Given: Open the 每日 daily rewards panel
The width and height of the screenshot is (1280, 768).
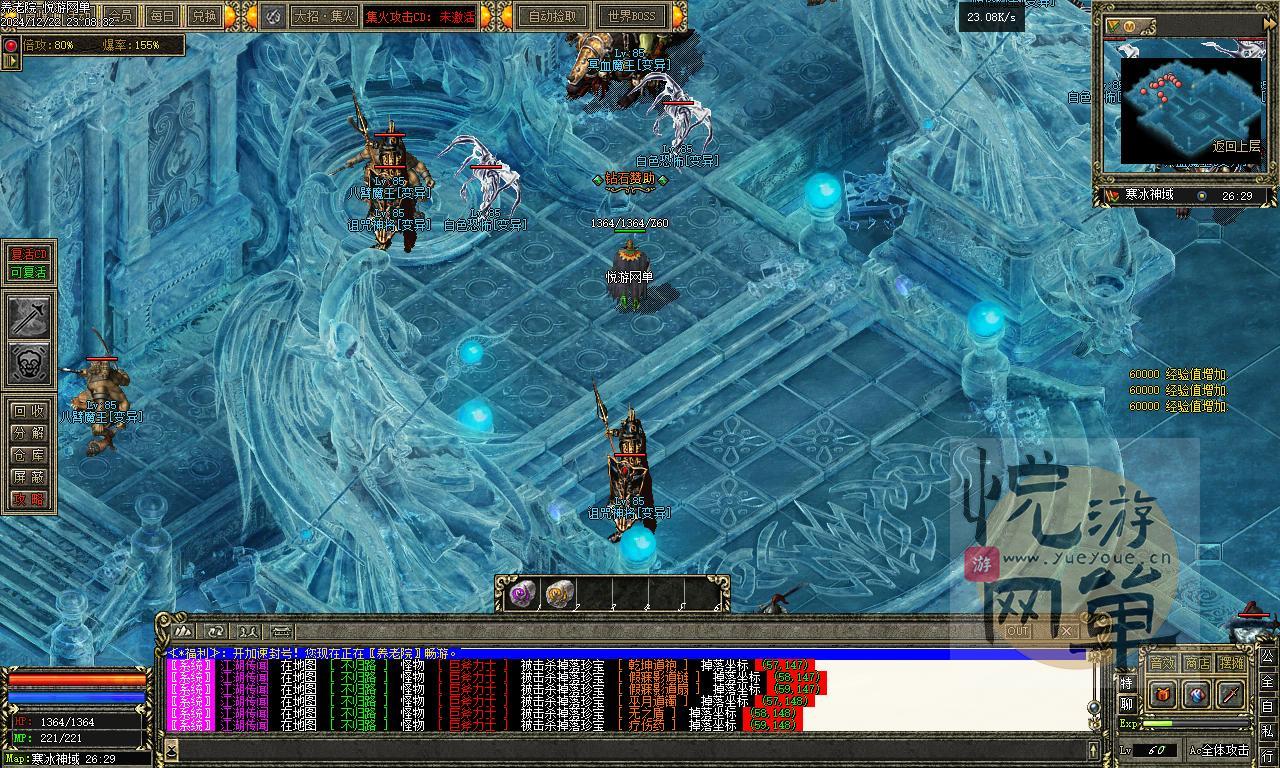Looking at the screenshot, I should [162, 16].
